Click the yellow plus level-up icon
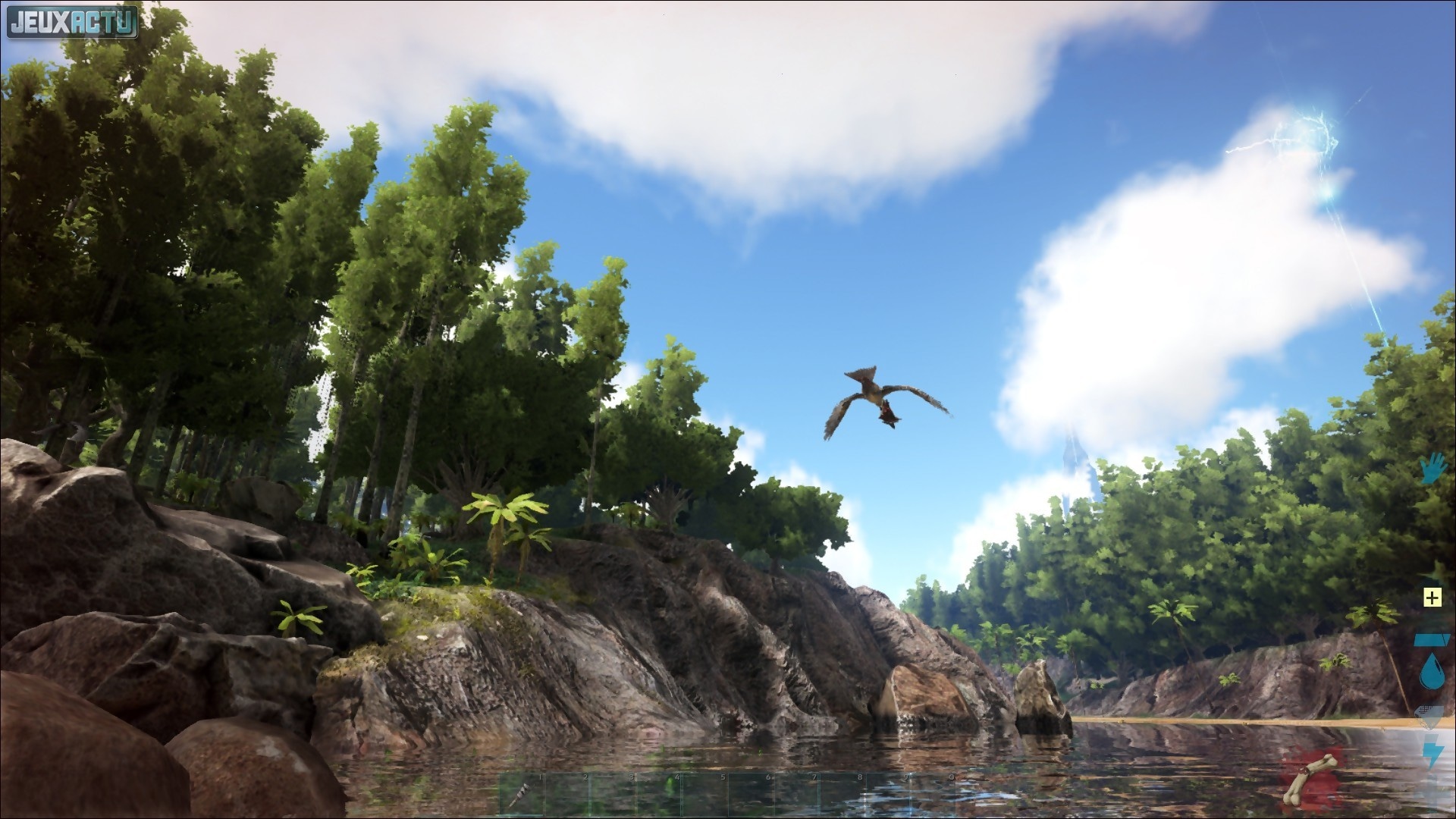This screenshot has height=819, width=1456. click(x=1432, y=598)
